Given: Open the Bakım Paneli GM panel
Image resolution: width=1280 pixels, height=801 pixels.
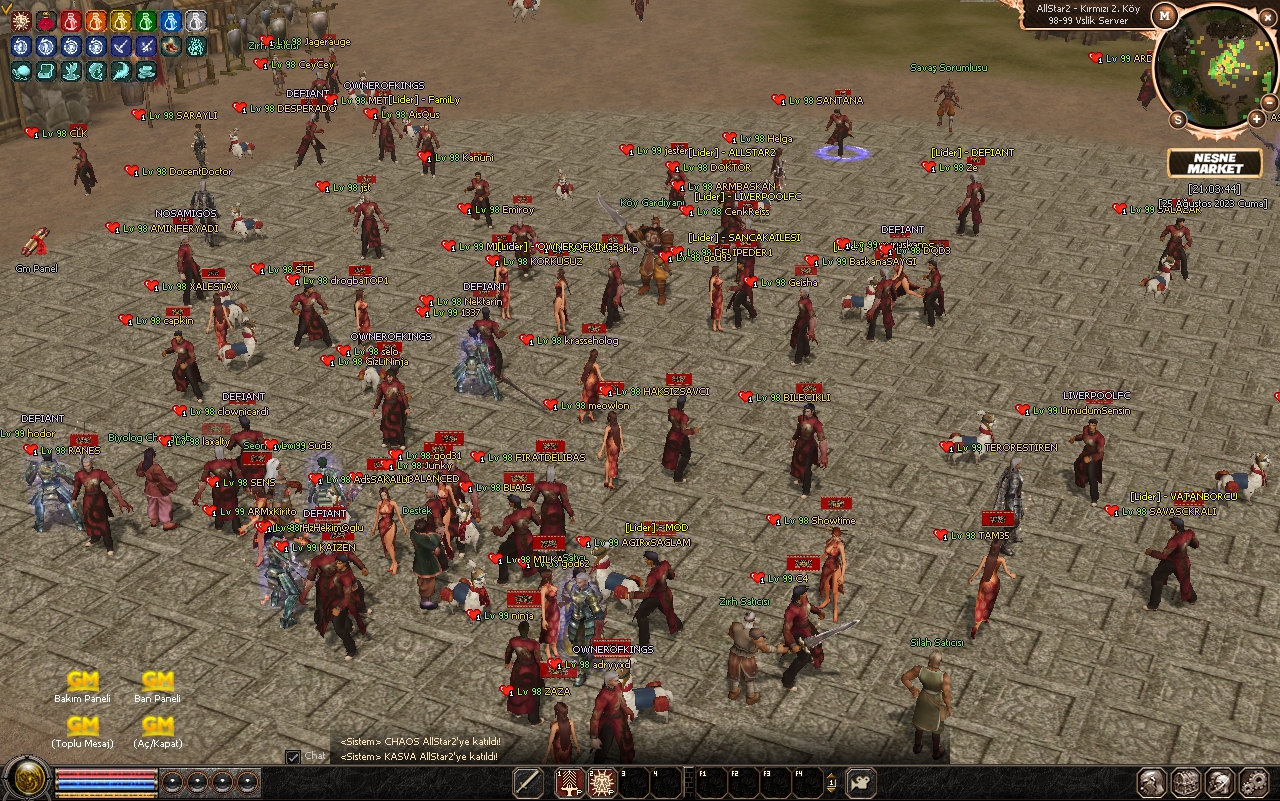Looking at the screenshot, I should pyautogui.click(x=82, y=683).
